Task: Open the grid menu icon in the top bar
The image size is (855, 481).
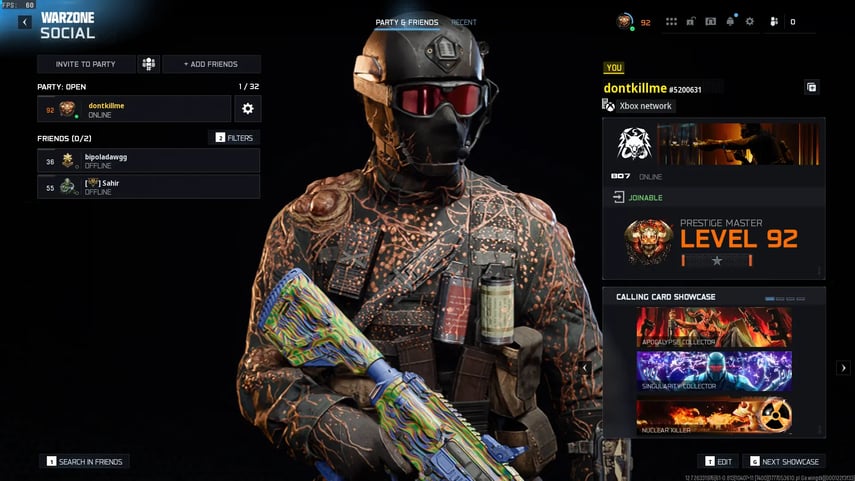Action: point(671,21)
